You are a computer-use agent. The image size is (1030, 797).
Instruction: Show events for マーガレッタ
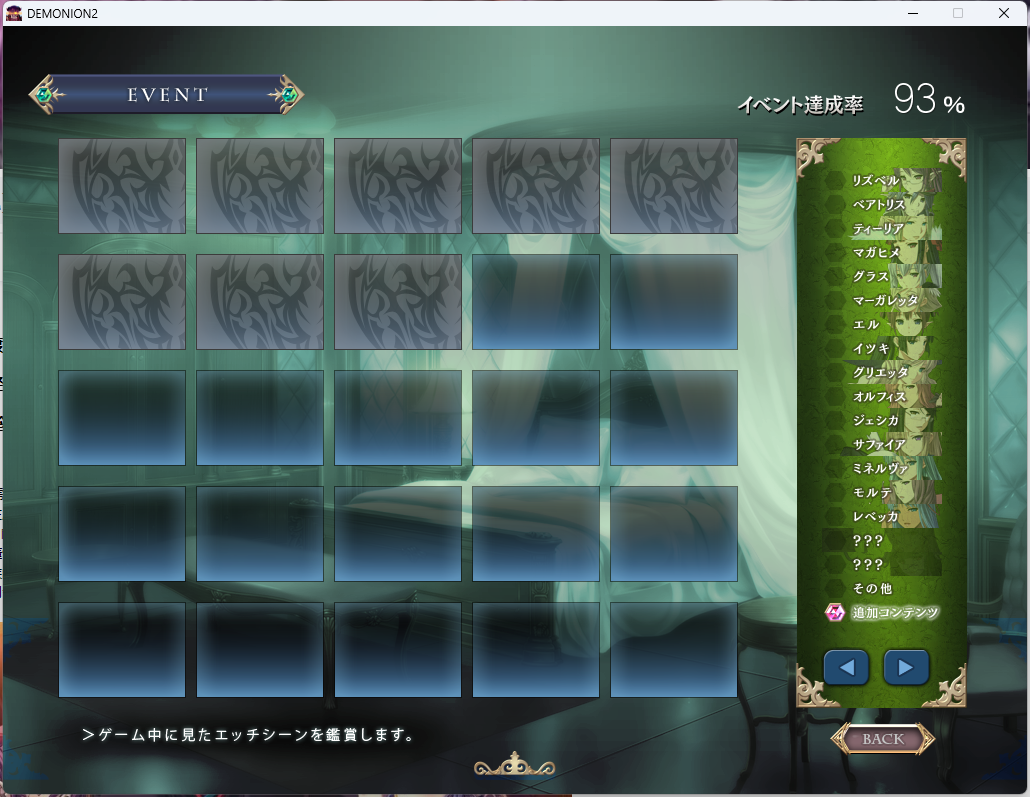(884, 301)
